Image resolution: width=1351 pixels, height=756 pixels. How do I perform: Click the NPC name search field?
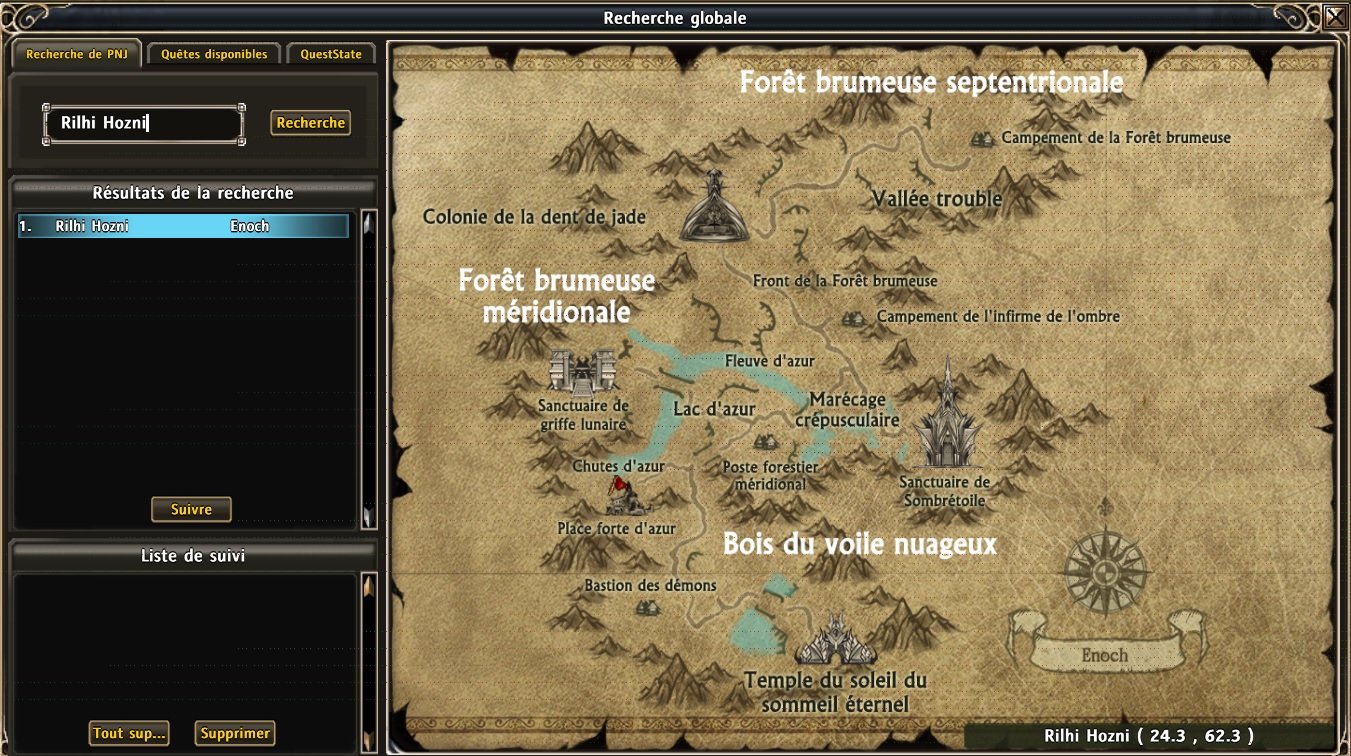144,124
